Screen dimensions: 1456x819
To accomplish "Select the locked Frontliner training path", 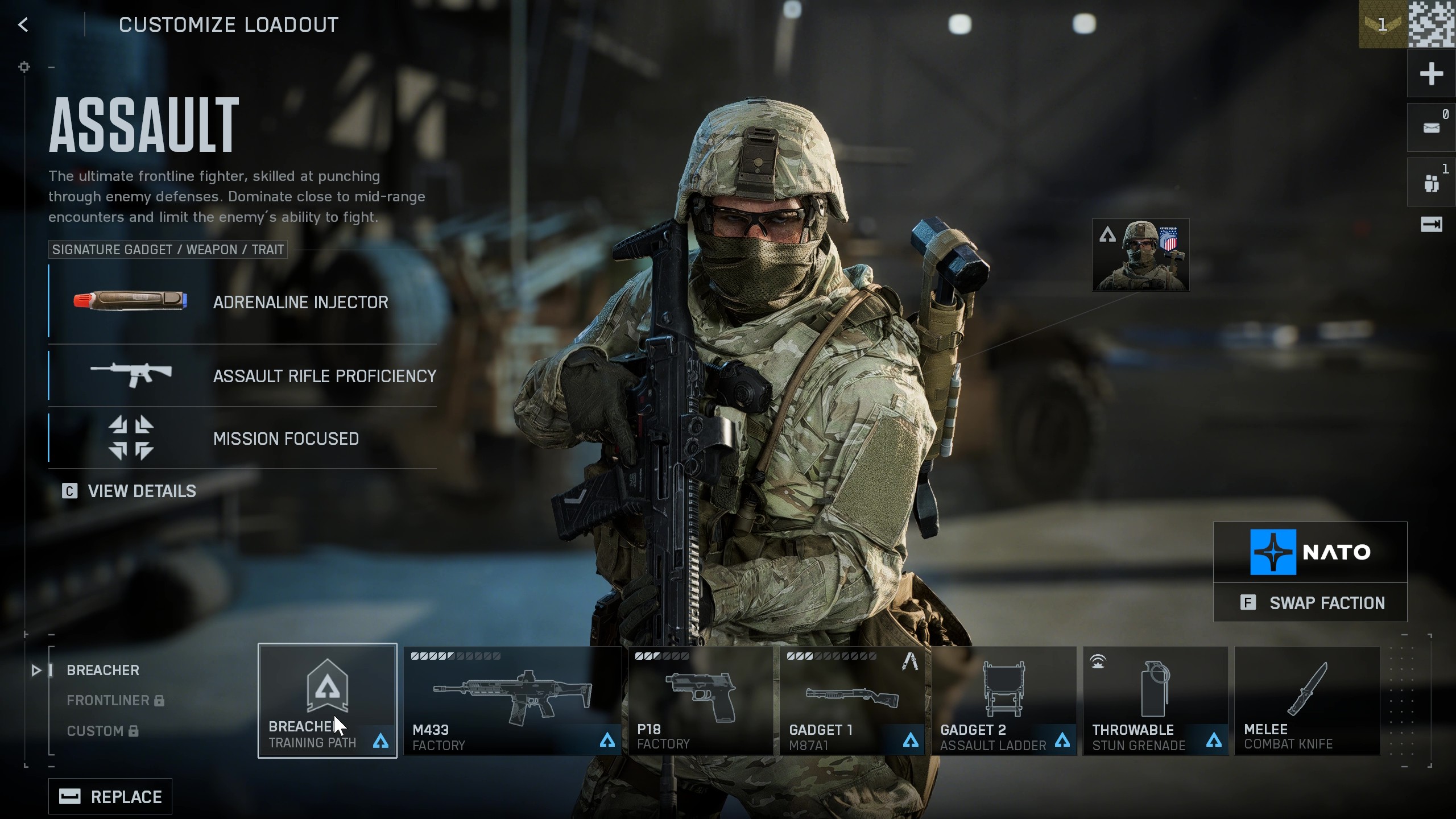I will pyautogui.click(x=107, y=700).
